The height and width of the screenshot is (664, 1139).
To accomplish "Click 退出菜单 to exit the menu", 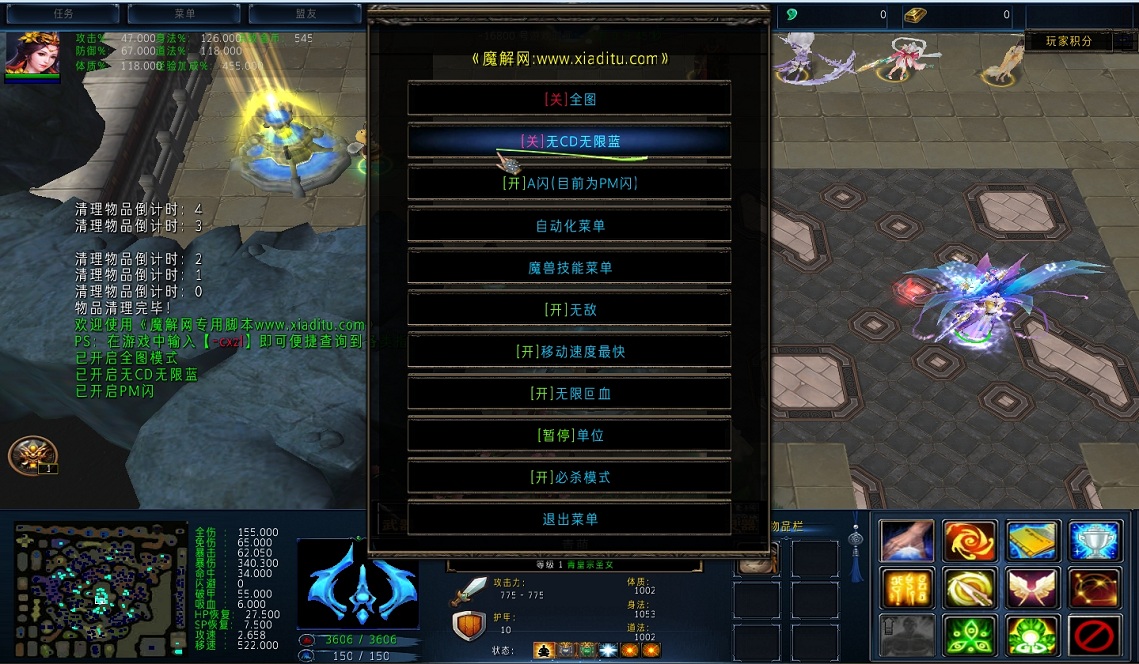I will tap(569, 519).
